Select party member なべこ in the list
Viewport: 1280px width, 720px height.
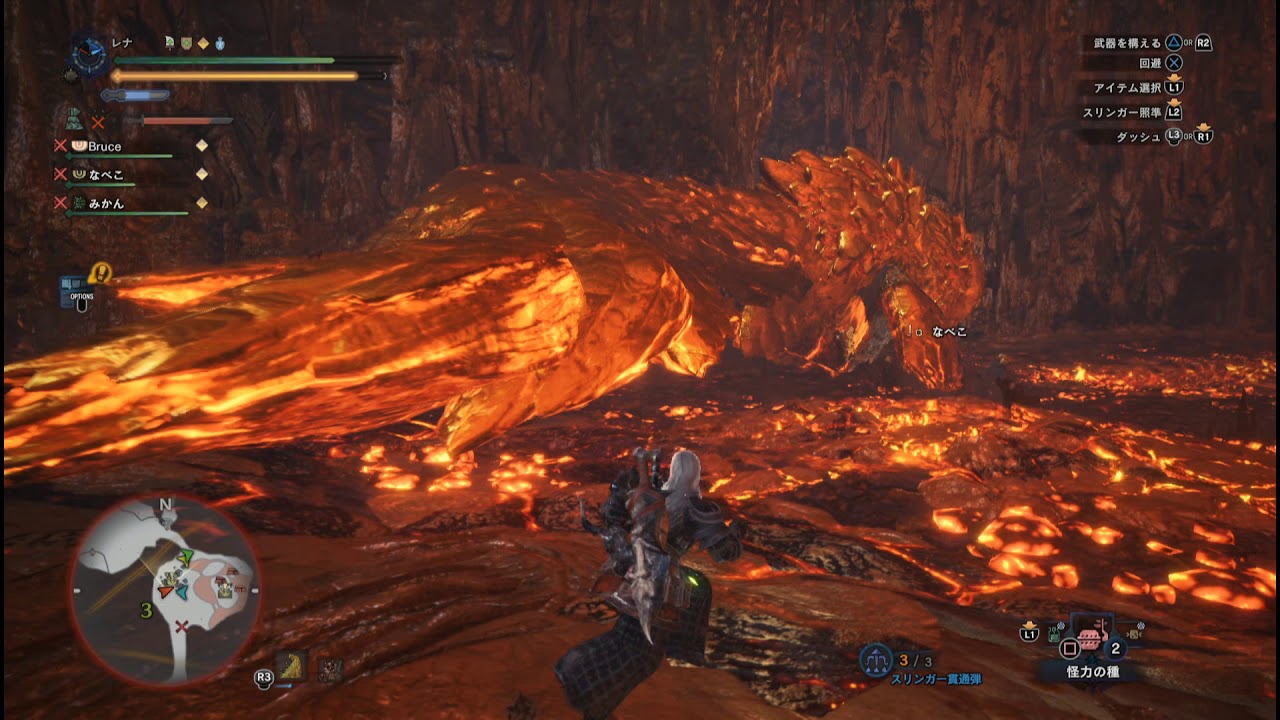105,175
